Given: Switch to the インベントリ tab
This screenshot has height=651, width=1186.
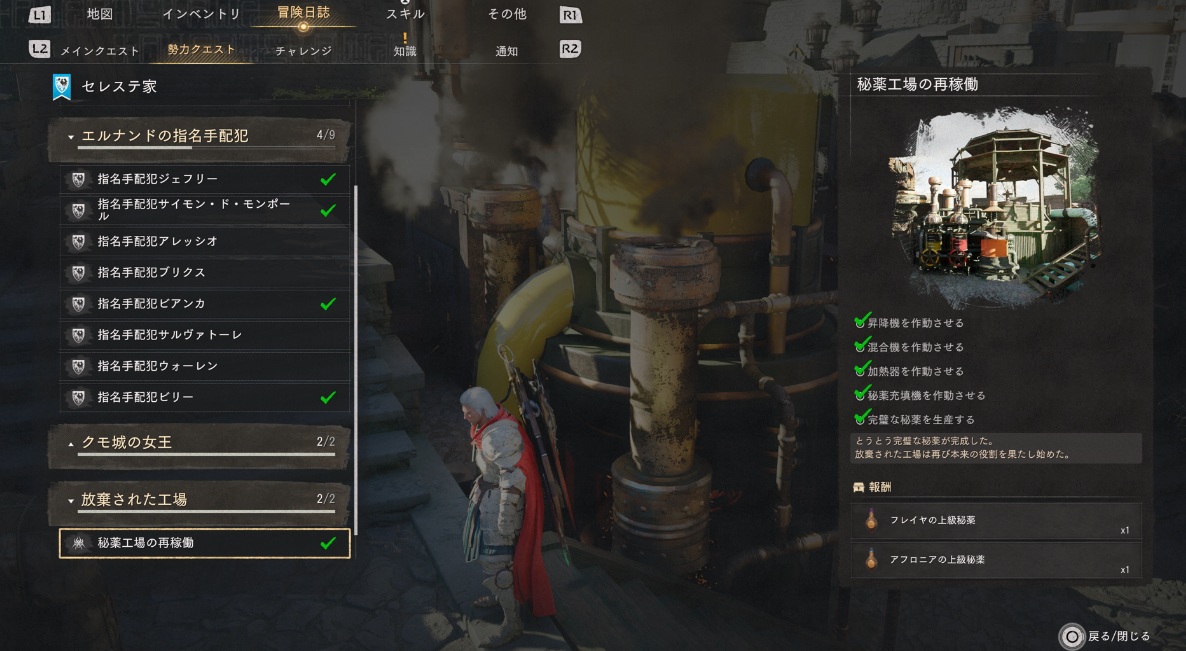Looking at the screenshot, I should click(x=201, y=15).
